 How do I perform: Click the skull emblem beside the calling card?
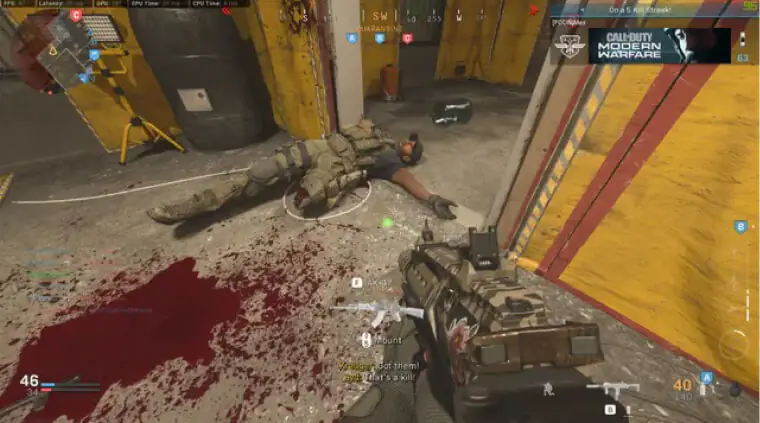569,47
